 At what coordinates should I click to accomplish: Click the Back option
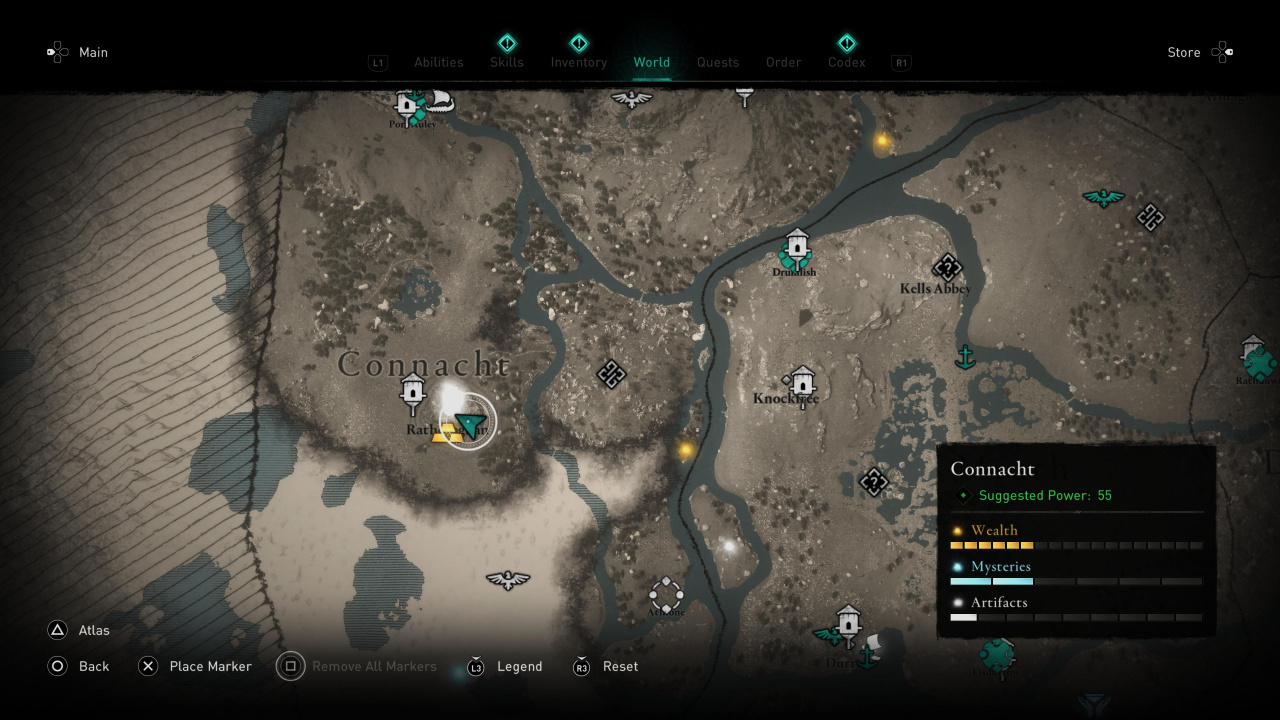pos(94,666)
